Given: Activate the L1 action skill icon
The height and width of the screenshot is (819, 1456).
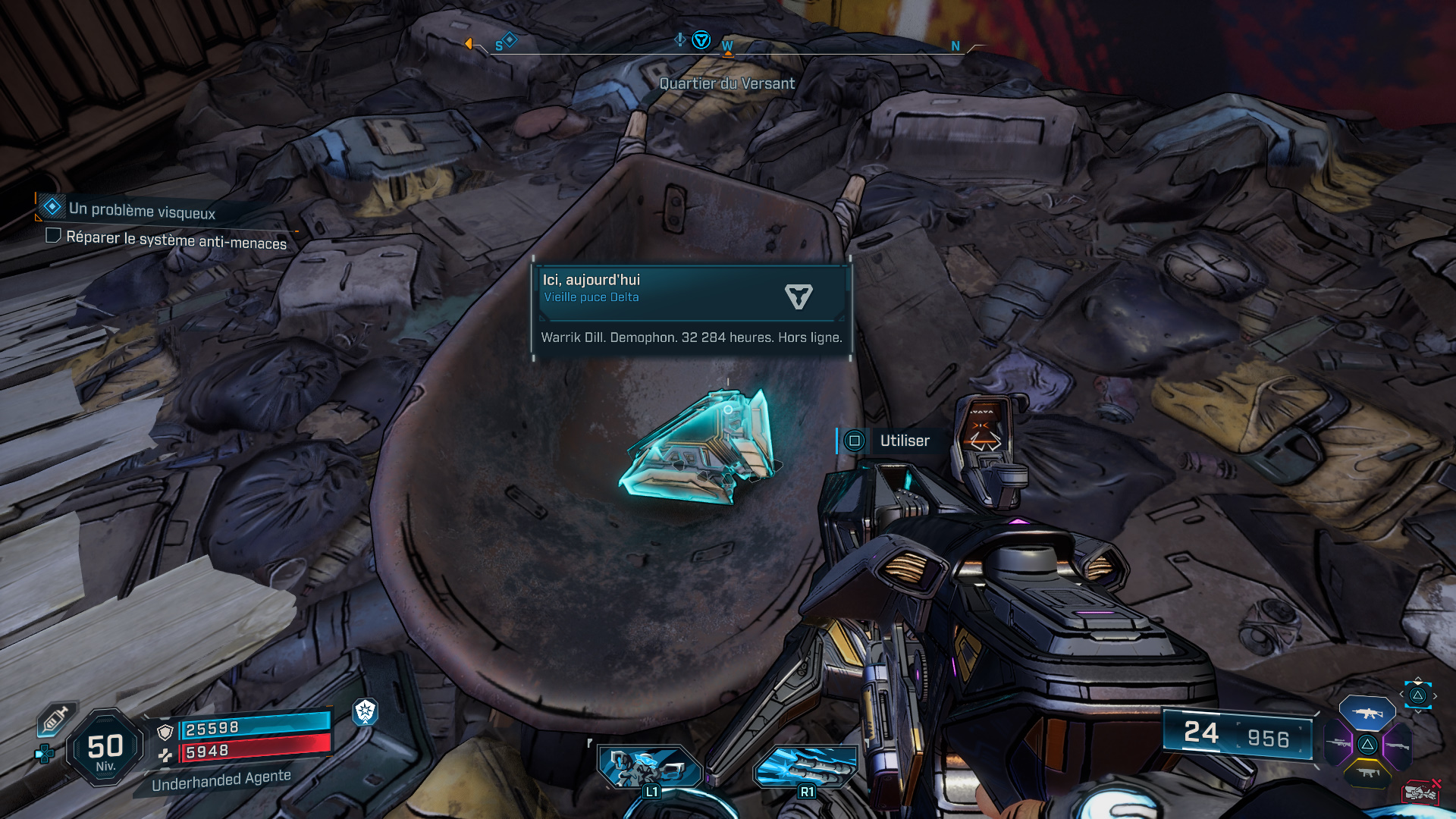Looking at the screenshot, I should coord(650,767).
